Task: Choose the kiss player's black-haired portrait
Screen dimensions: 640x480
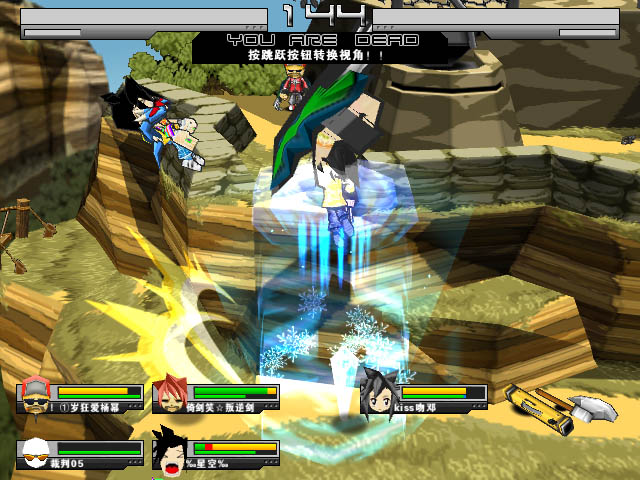Action: [x=379, y=395]
